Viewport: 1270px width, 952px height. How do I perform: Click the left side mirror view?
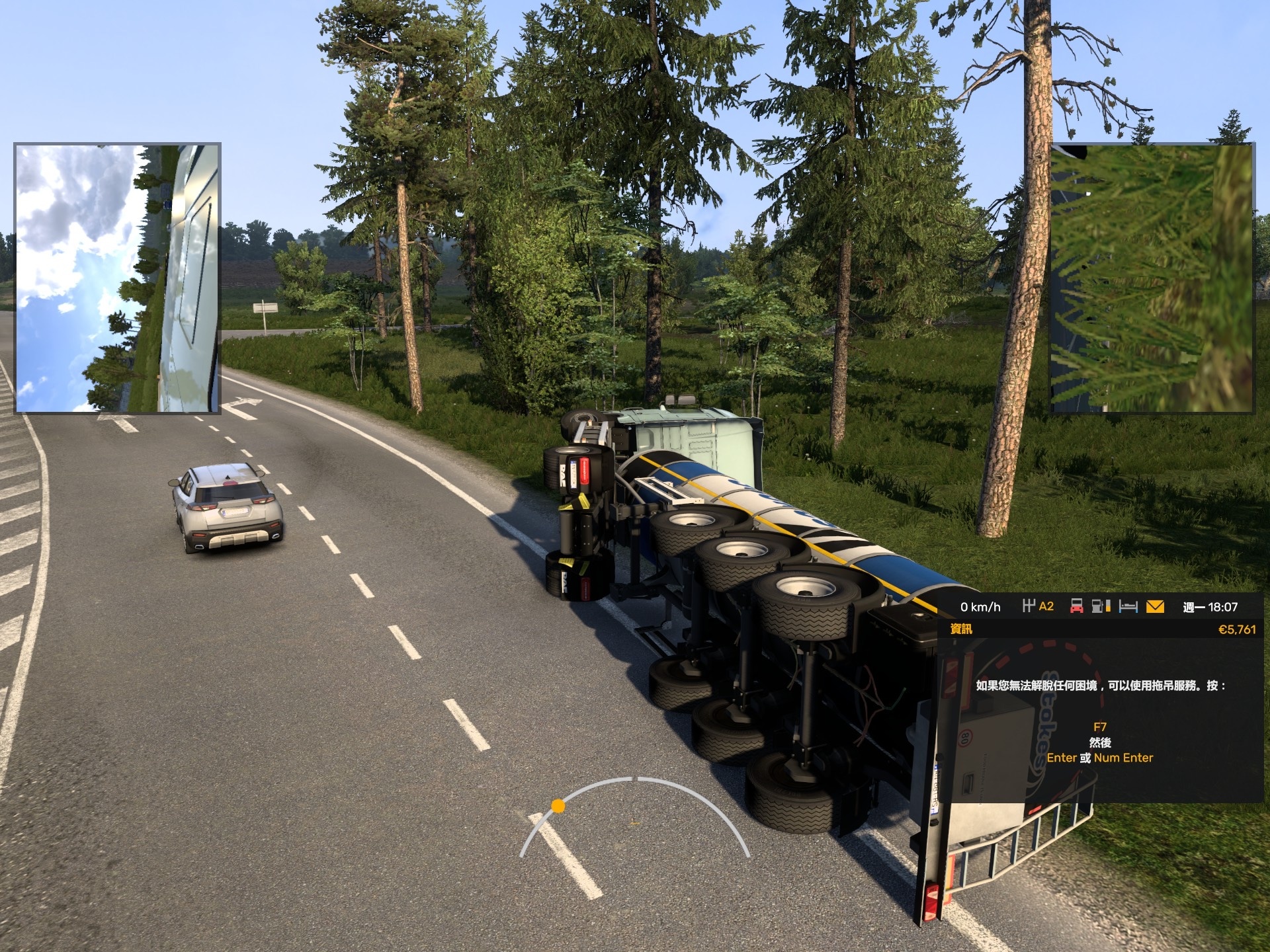pos(118,278)
